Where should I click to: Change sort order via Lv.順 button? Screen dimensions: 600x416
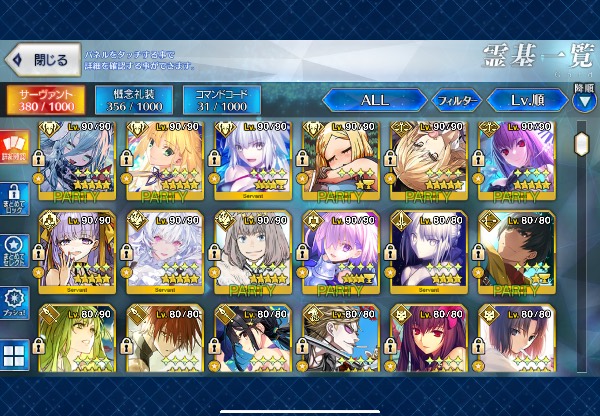tap(526, 100)
